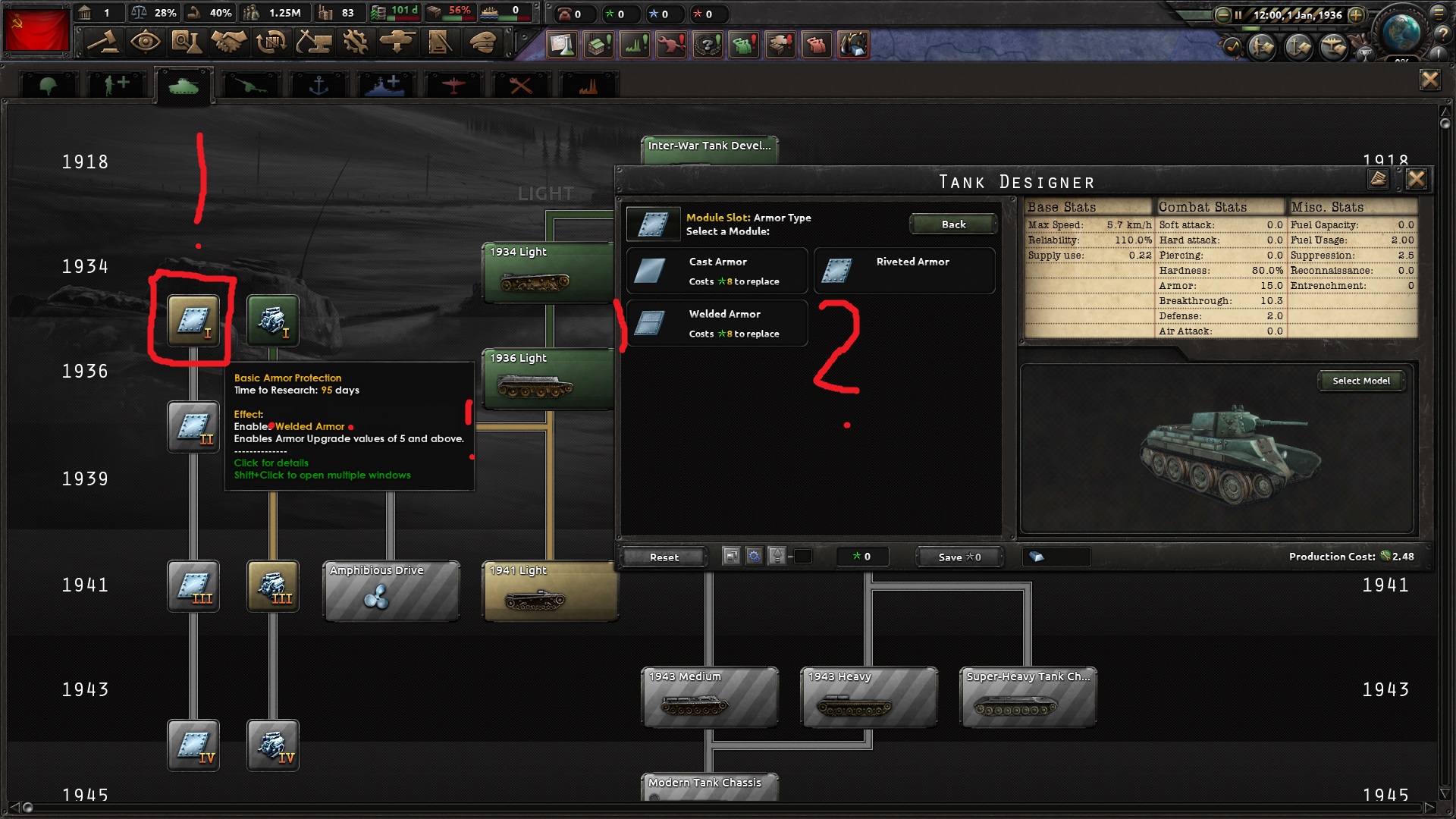1456x819 pixels.
Task: Open the Production view (gears icon)
Action: click(354, 43)
